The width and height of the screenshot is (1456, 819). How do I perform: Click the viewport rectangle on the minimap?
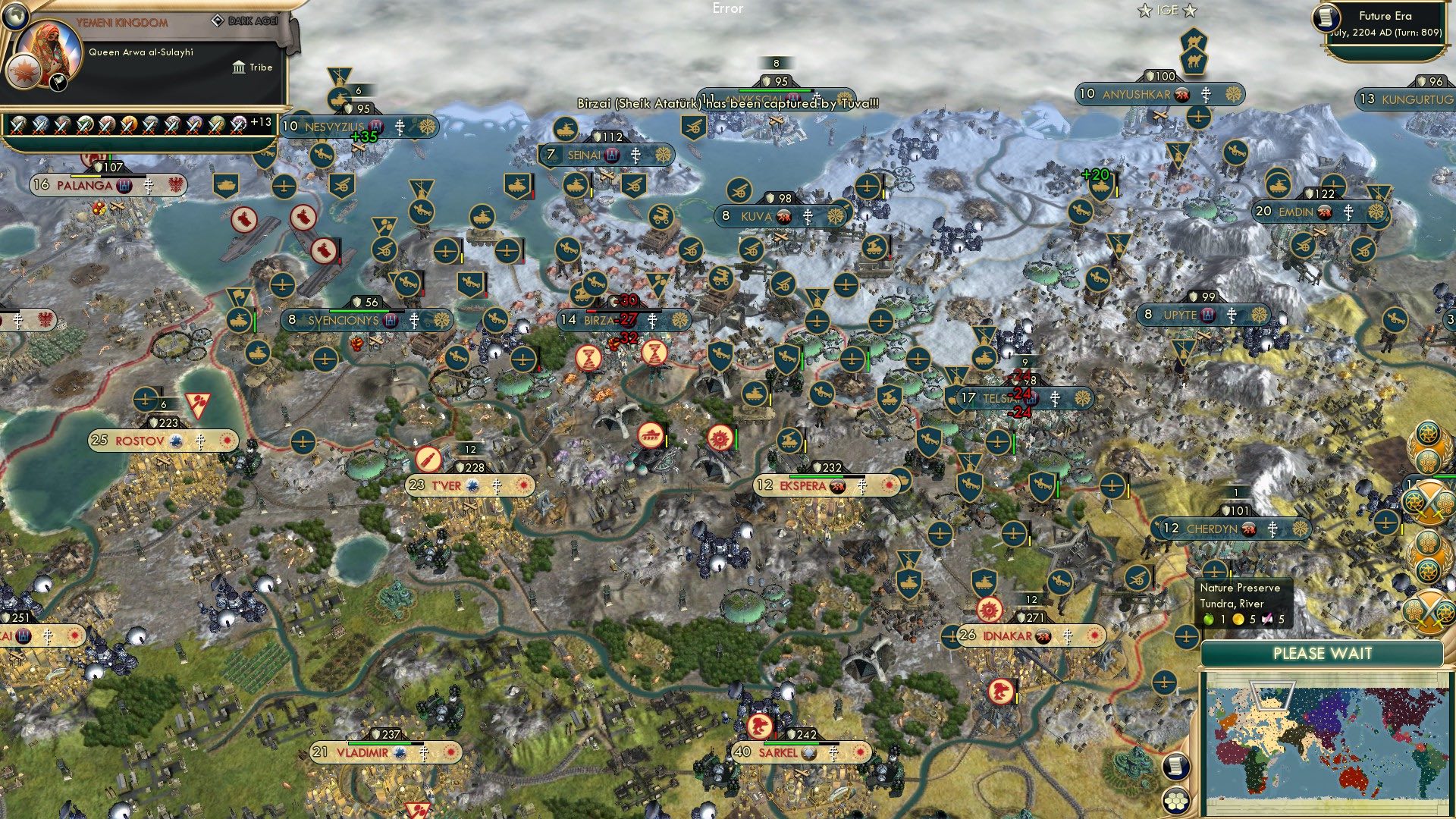point(1272,695)
